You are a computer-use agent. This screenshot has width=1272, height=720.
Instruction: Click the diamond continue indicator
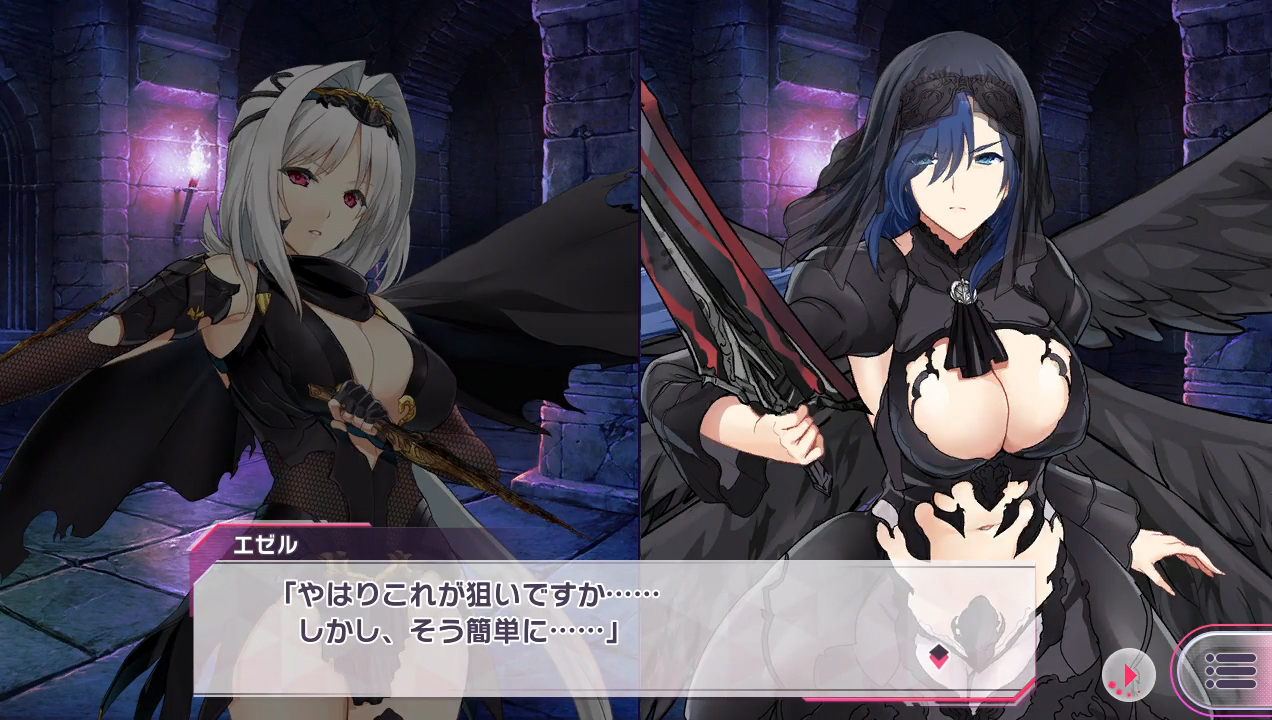tap(939, 657)
